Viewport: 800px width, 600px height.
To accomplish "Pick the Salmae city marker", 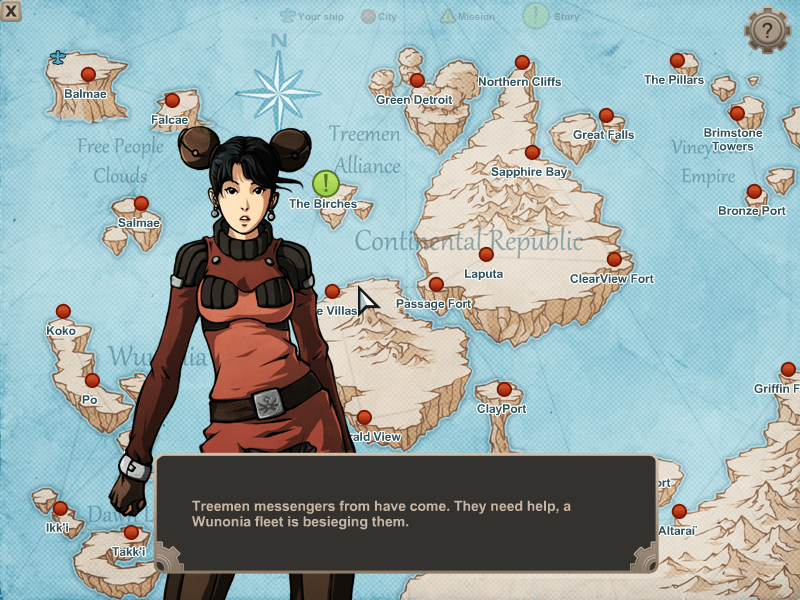I will 141,203.
